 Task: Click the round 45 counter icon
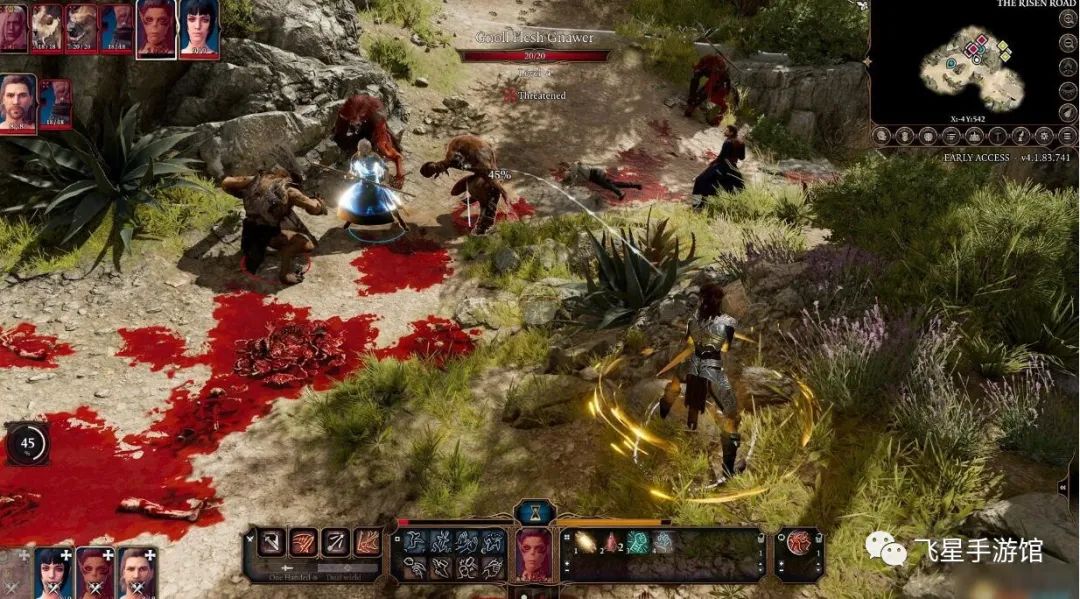pos(27,443)
